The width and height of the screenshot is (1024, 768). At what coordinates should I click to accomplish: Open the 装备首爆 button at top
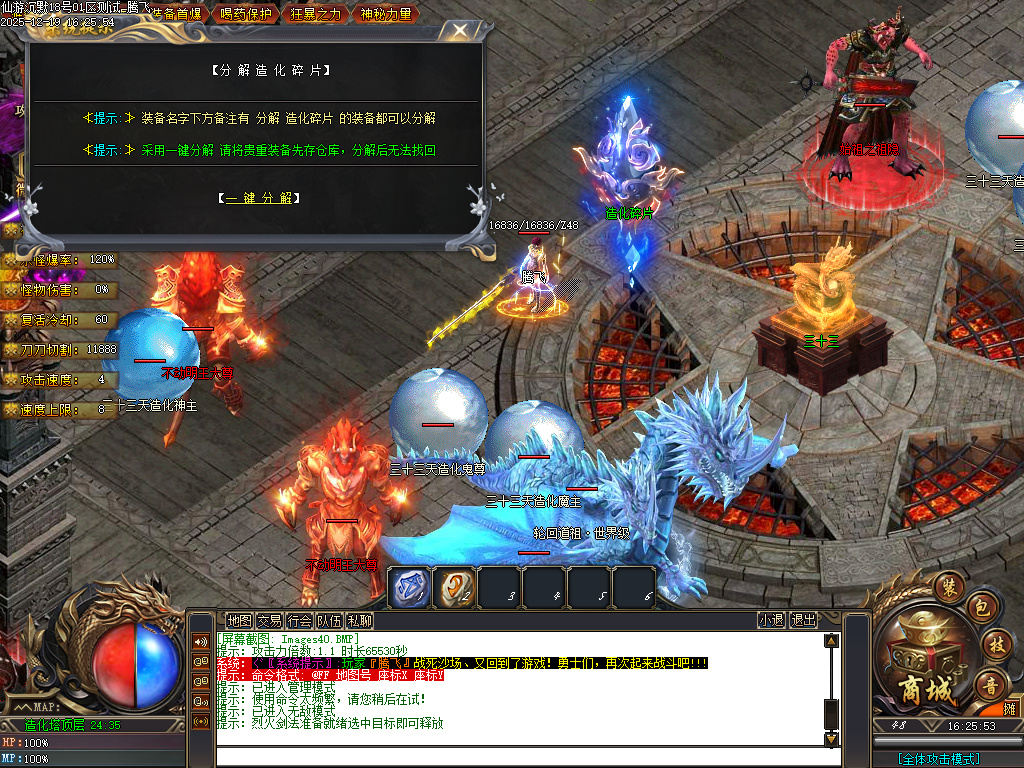pyautogui.click(x=175, y=14)
